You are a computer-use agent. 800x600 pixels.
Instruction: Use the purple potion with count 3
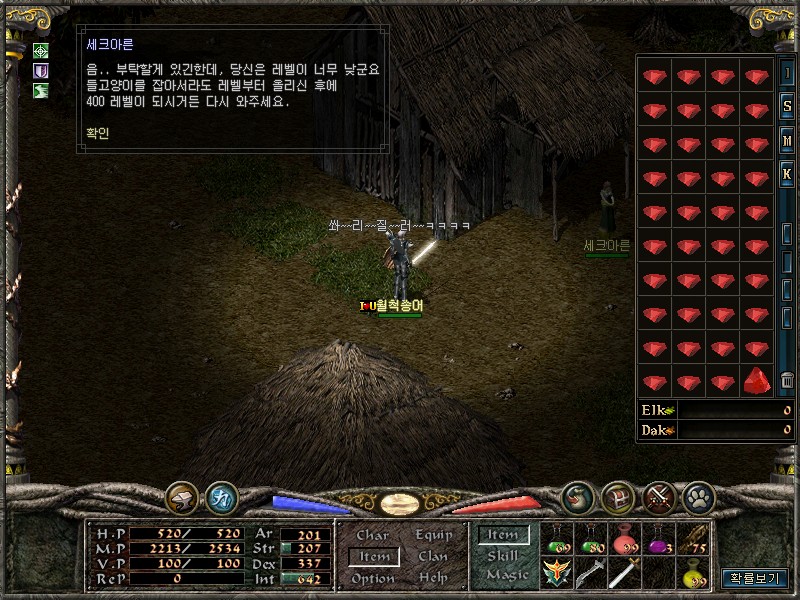[x=659, y=540]
